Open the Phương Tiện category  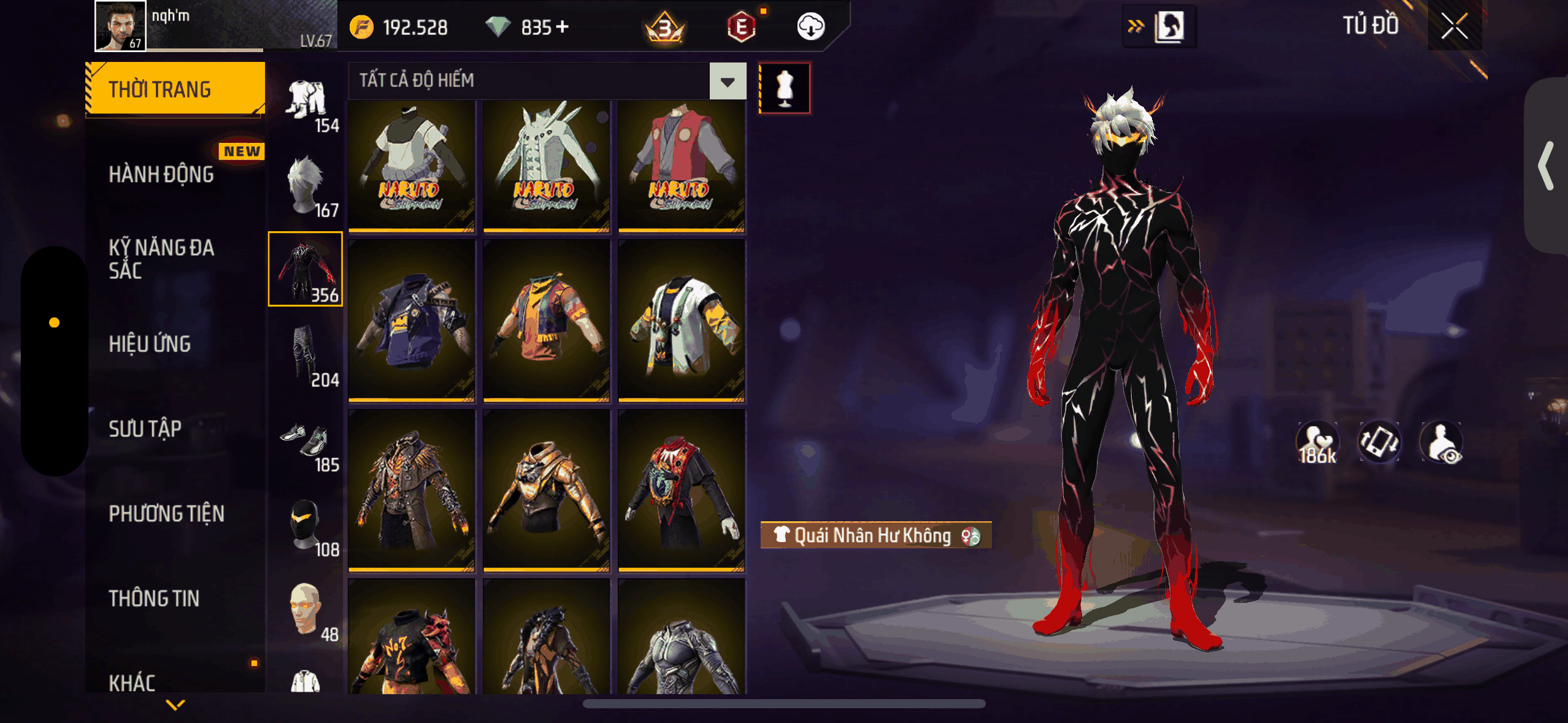coord(166,514)
